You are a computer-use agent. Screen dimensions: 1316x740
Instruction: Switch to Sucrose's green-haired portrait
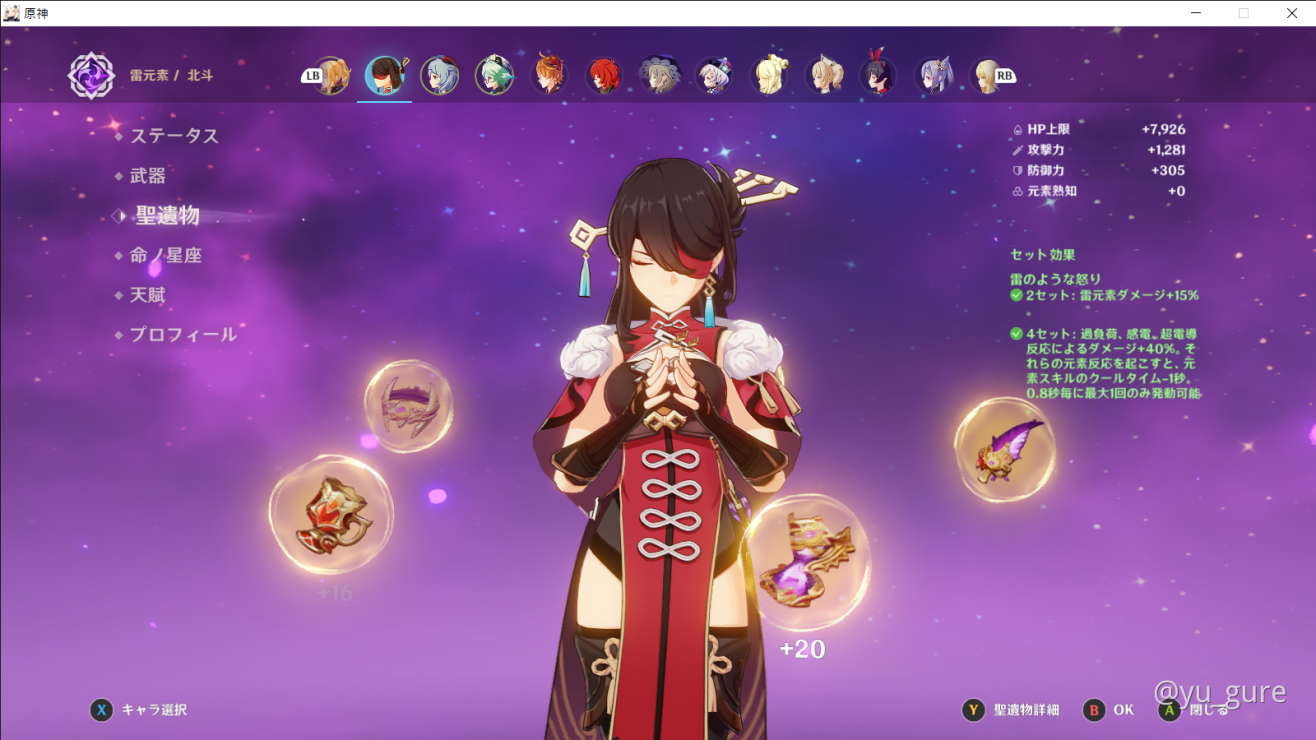[x=494, y=76]
